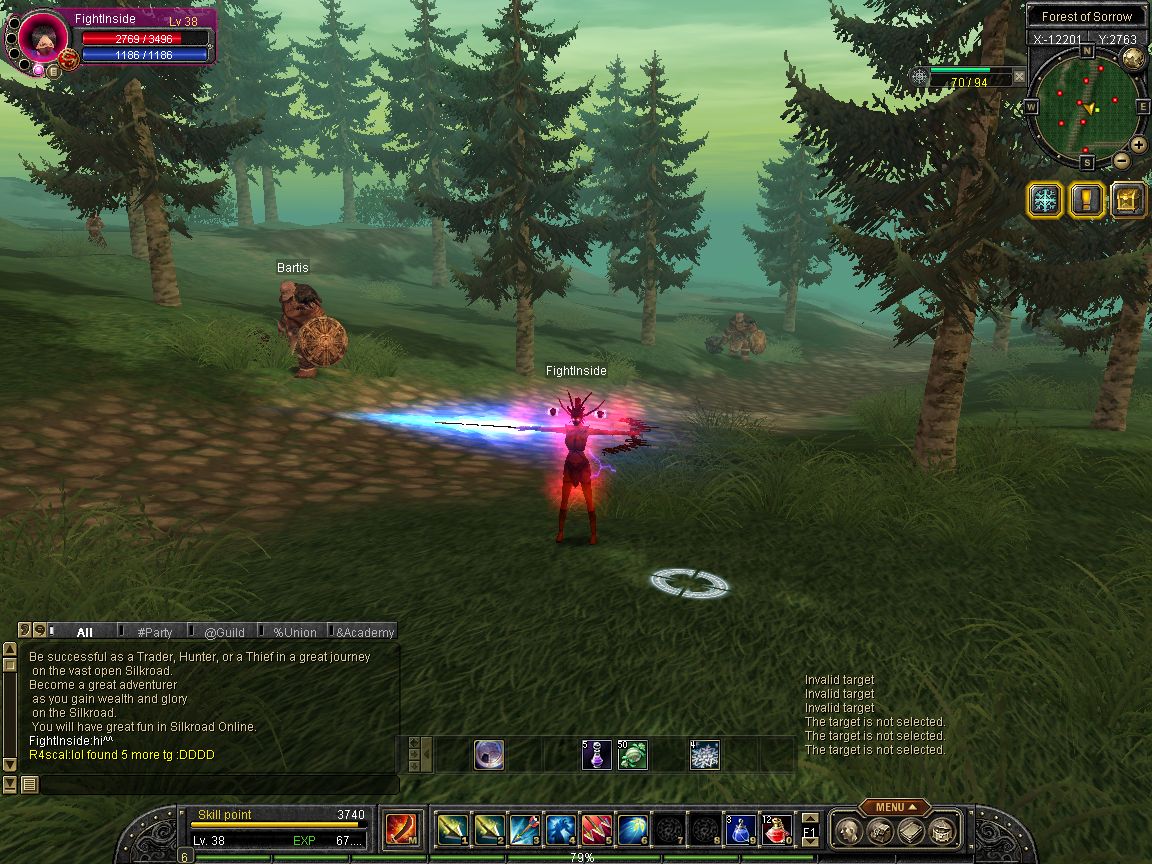Viewport: 1152px width, 864px height.
Task: Use the purple potion with count 5
Action: click(597, 755)
